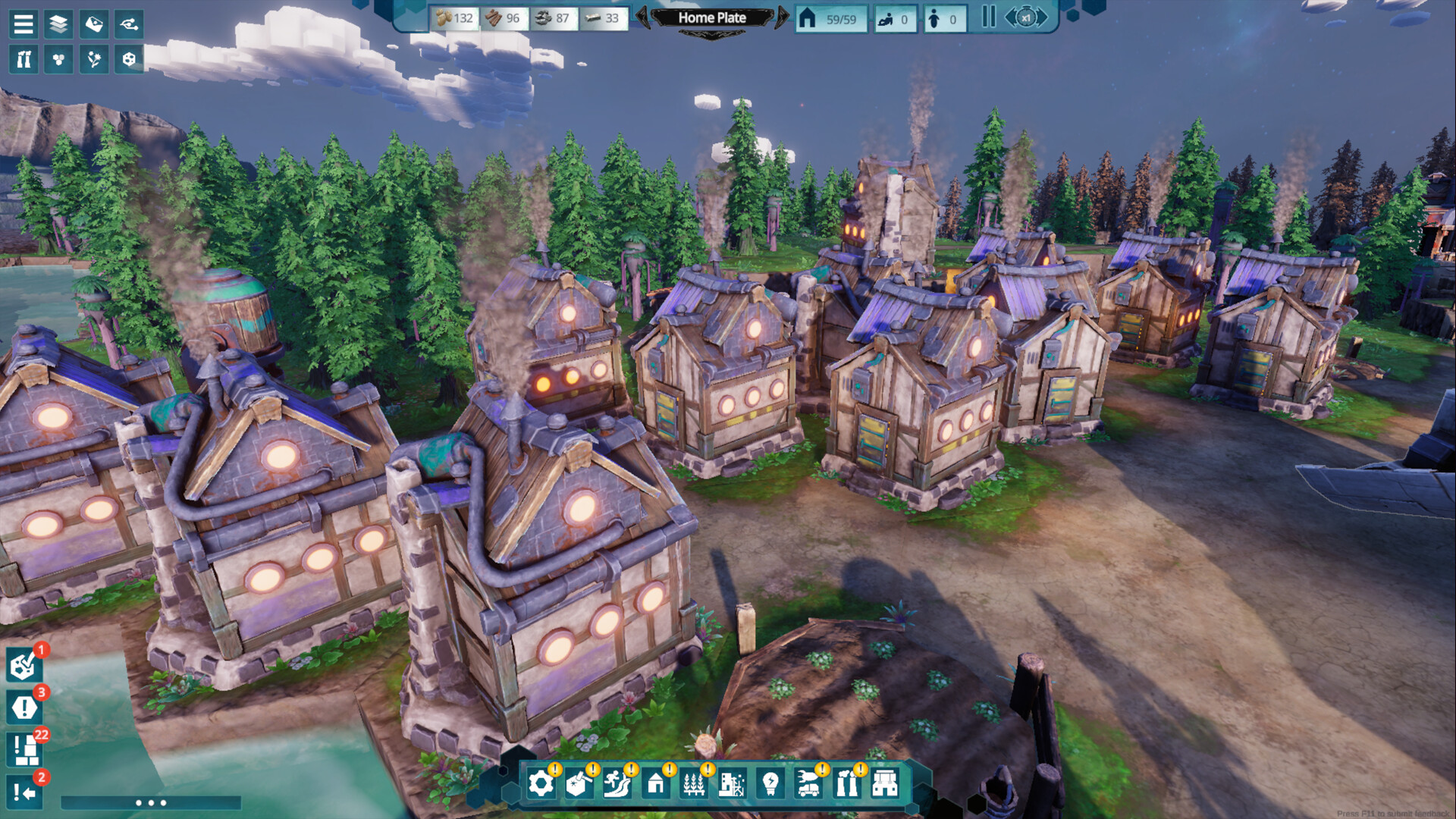1456x819 pixels.
Task: Open the flower sprig icon panel
Action: click(x=94, y=59)
